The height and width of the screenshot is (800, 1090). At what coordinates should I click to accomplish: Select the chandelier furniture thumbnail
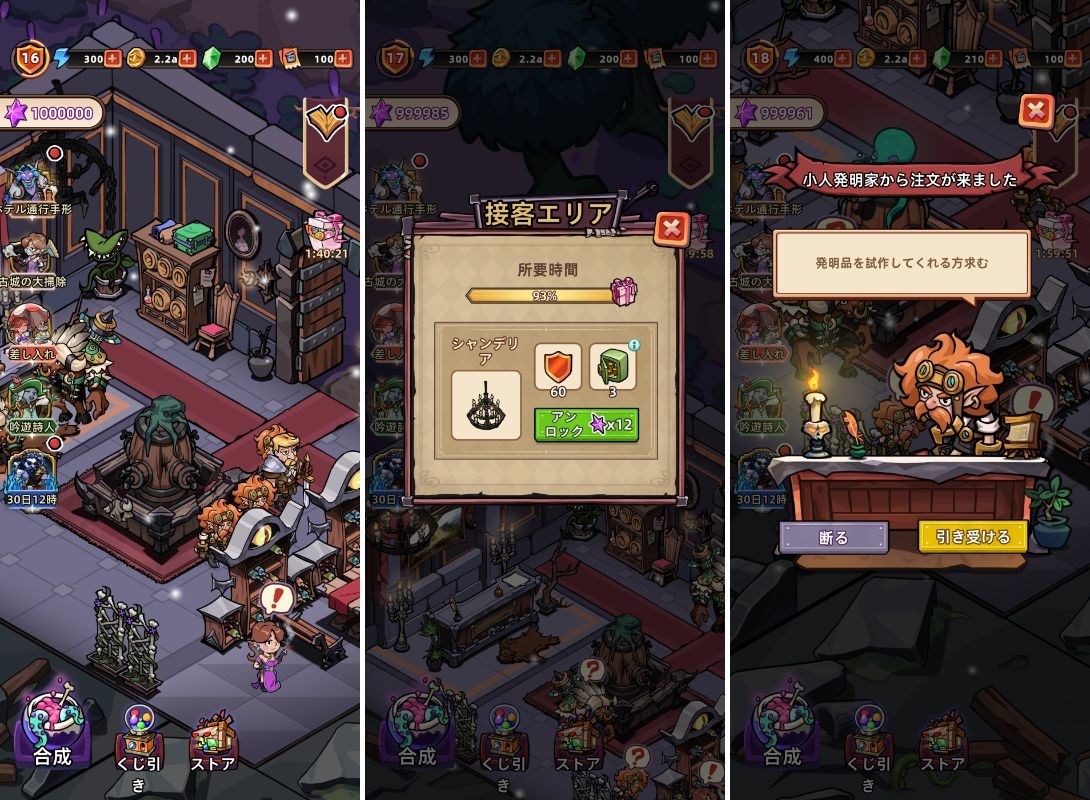[x=486, y=405]
